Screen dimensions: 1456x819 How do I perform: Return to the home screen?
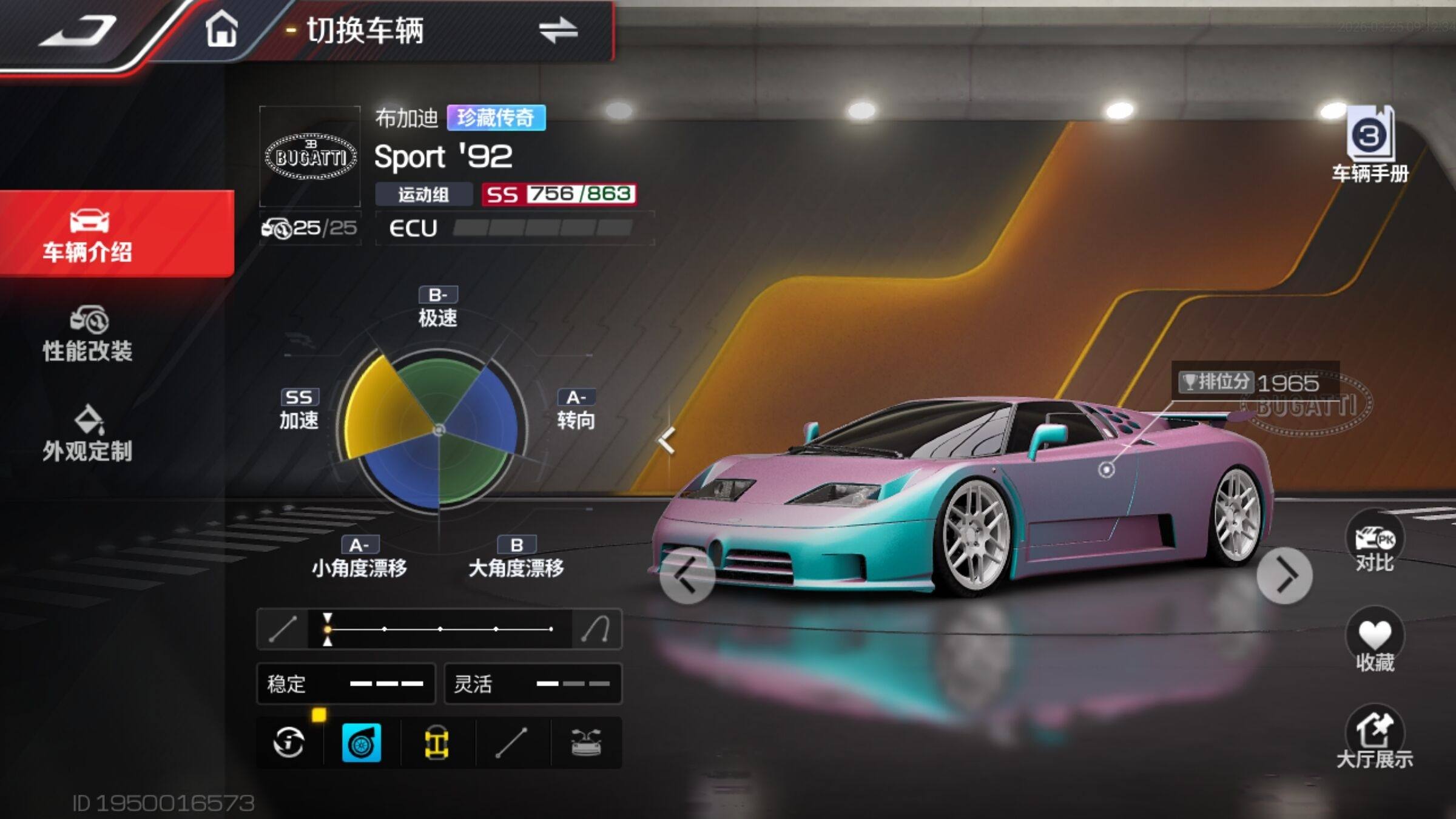click(221, 29)
